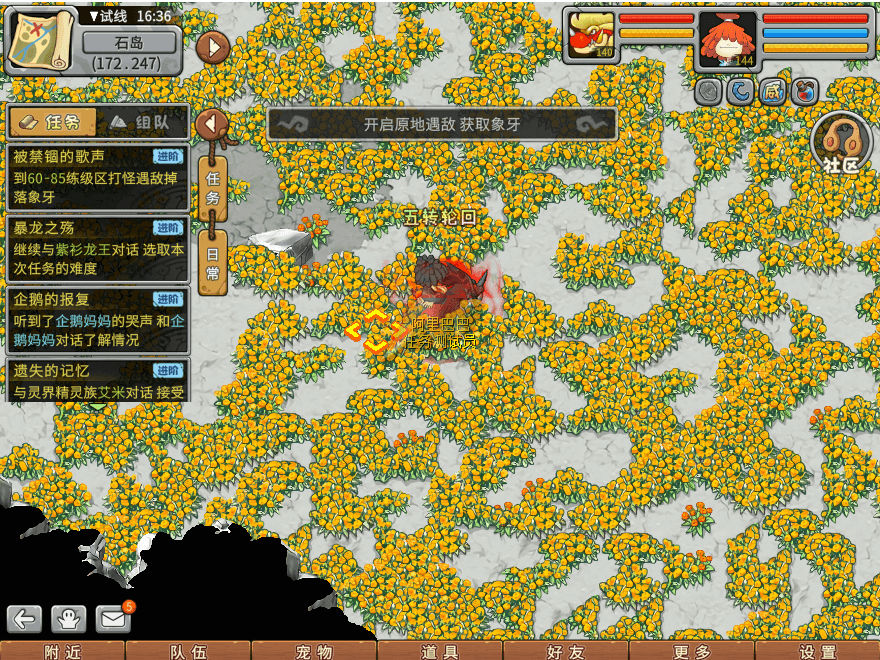Open the 遗失的记忆 quest entry
Viewport: 880px width, 660px height.
pyautogui.click(x=97, y=380)
